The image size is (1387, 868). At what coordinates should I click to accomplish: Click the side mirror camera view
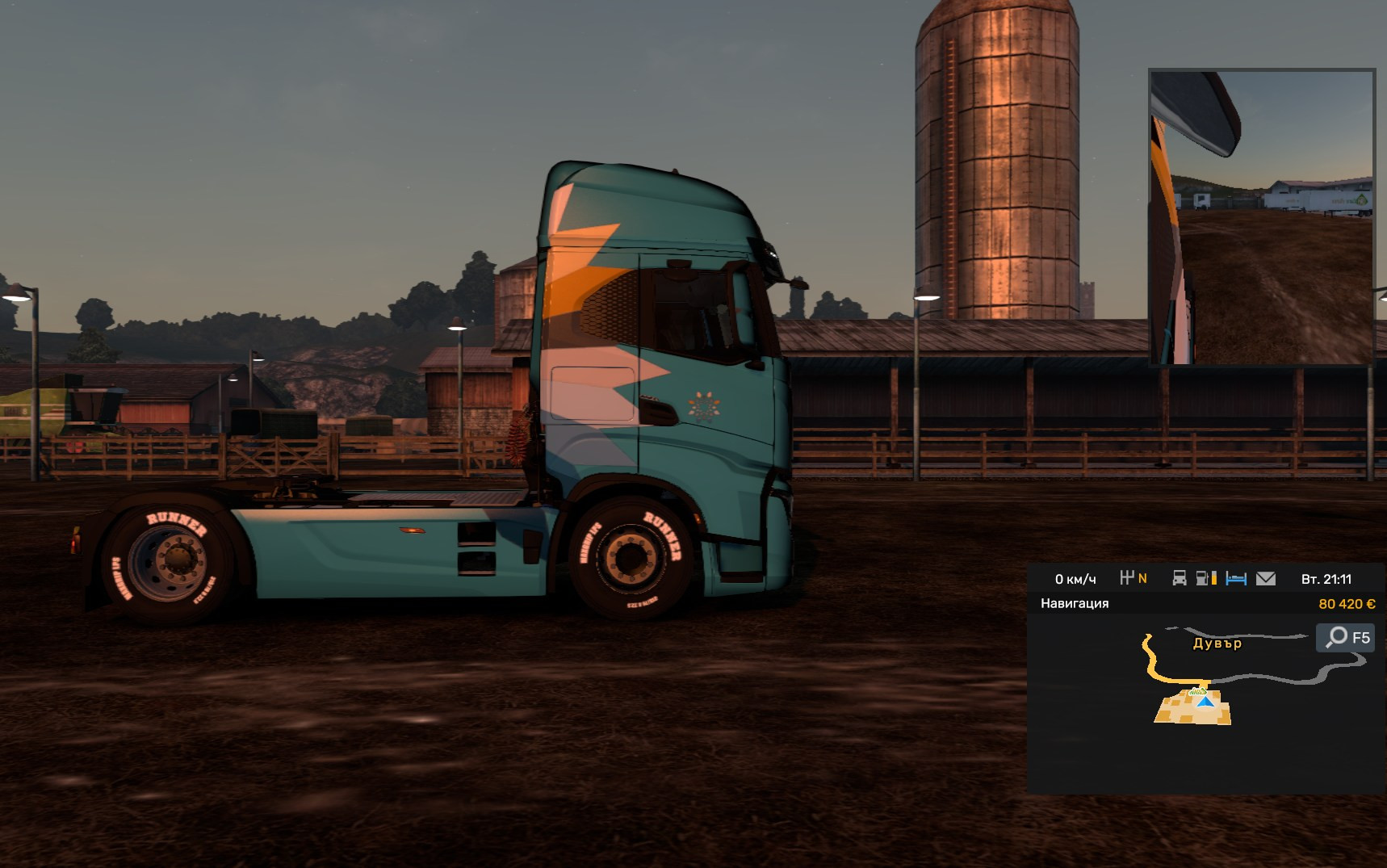[1261, 216]
